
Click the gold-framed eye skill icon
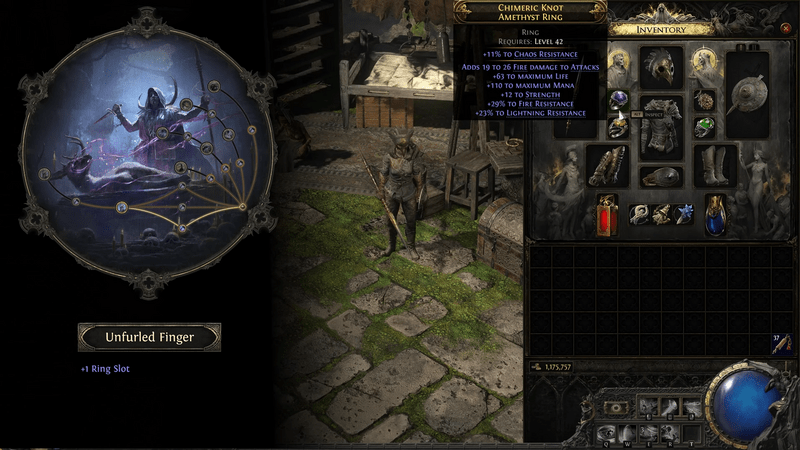coord(618,408)
